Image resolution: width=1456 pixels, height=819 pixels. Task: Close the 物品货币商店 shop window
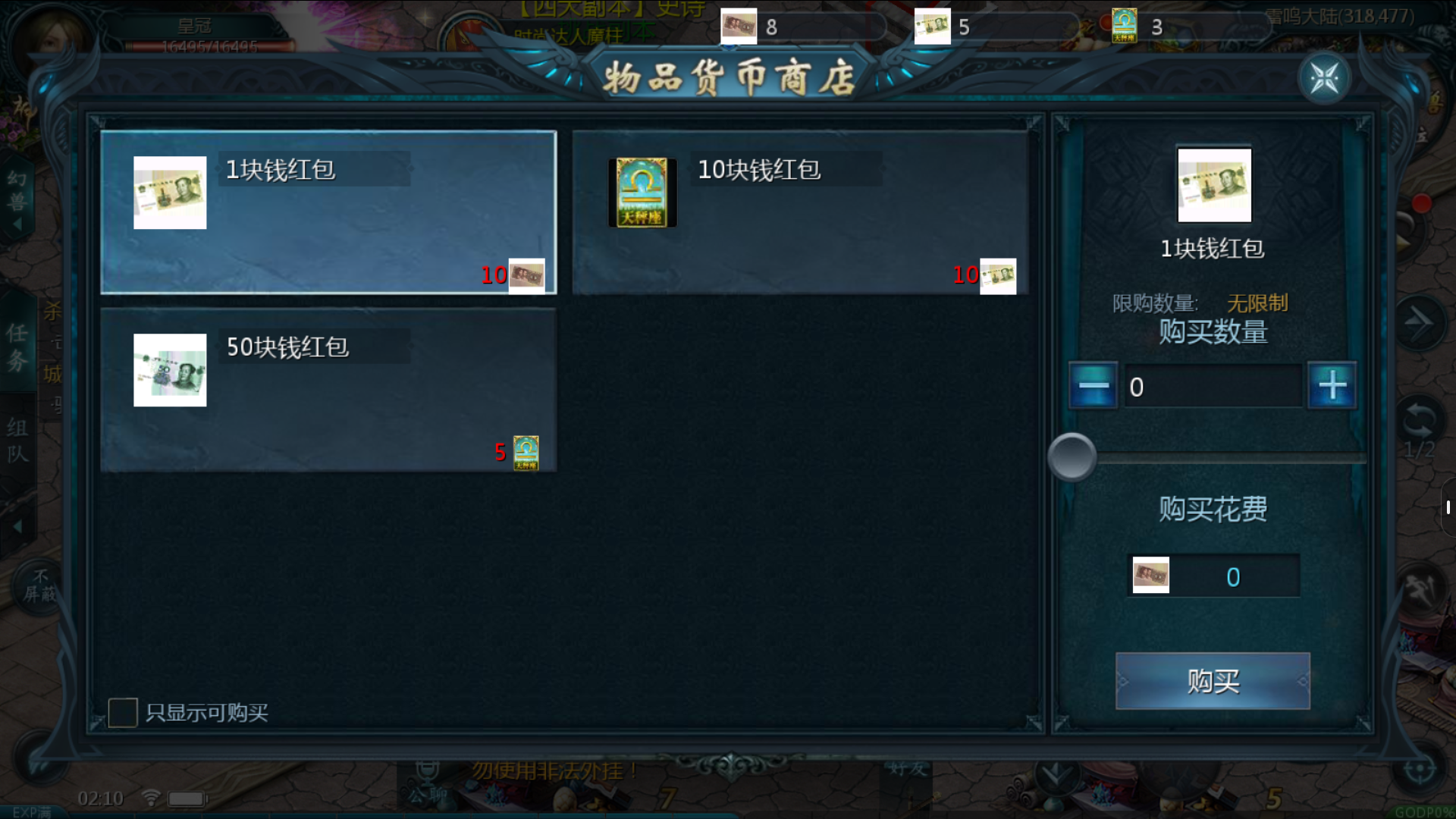click(x=1324, y=78)
